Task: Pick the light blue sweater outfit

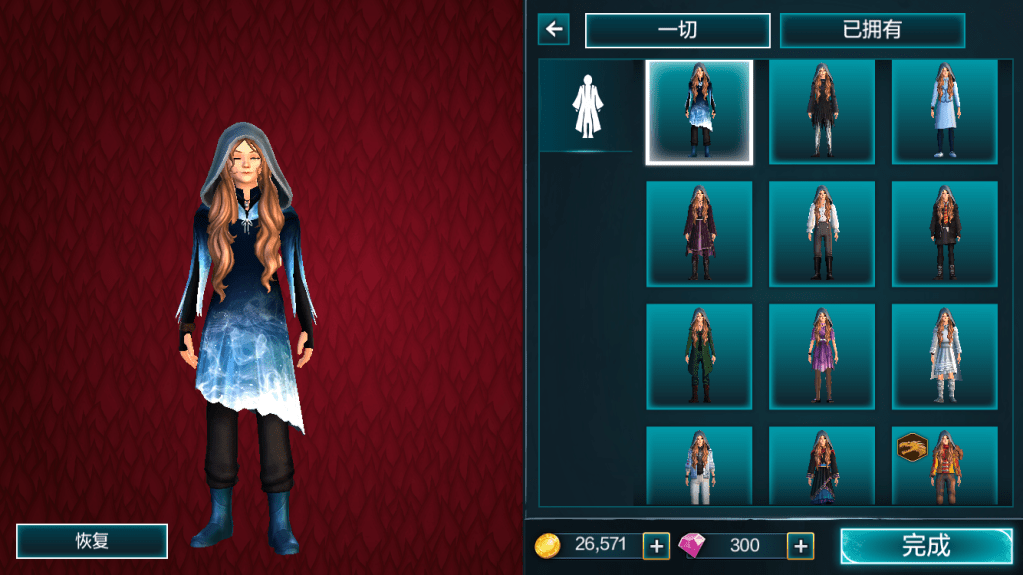Action: point(944,112)
